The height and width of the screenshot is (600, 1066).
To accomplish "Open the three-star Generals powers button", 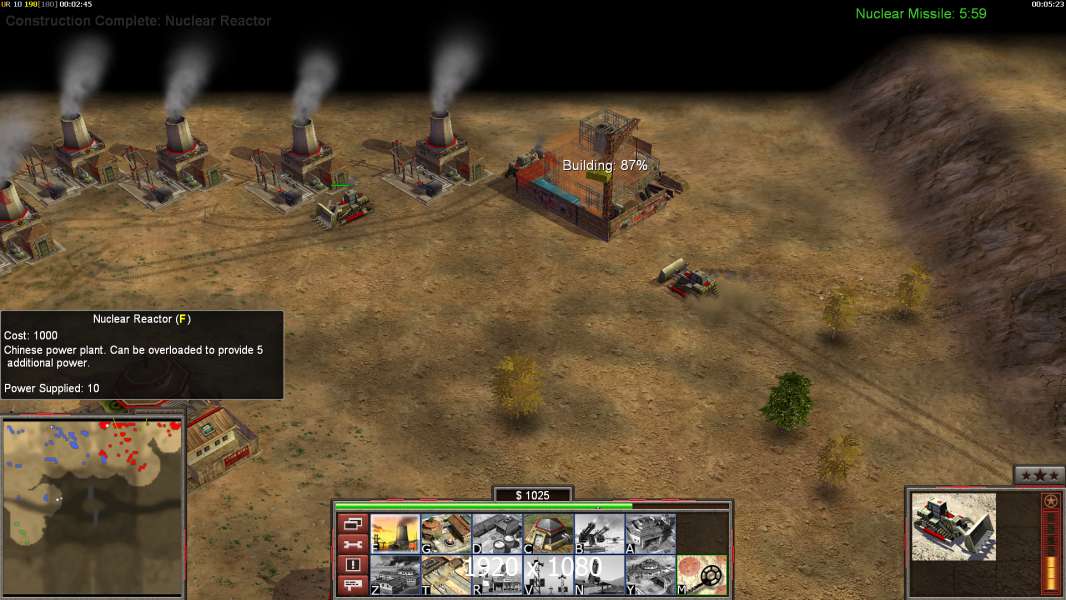I will pyautogui.click(x=1038, y=475).
